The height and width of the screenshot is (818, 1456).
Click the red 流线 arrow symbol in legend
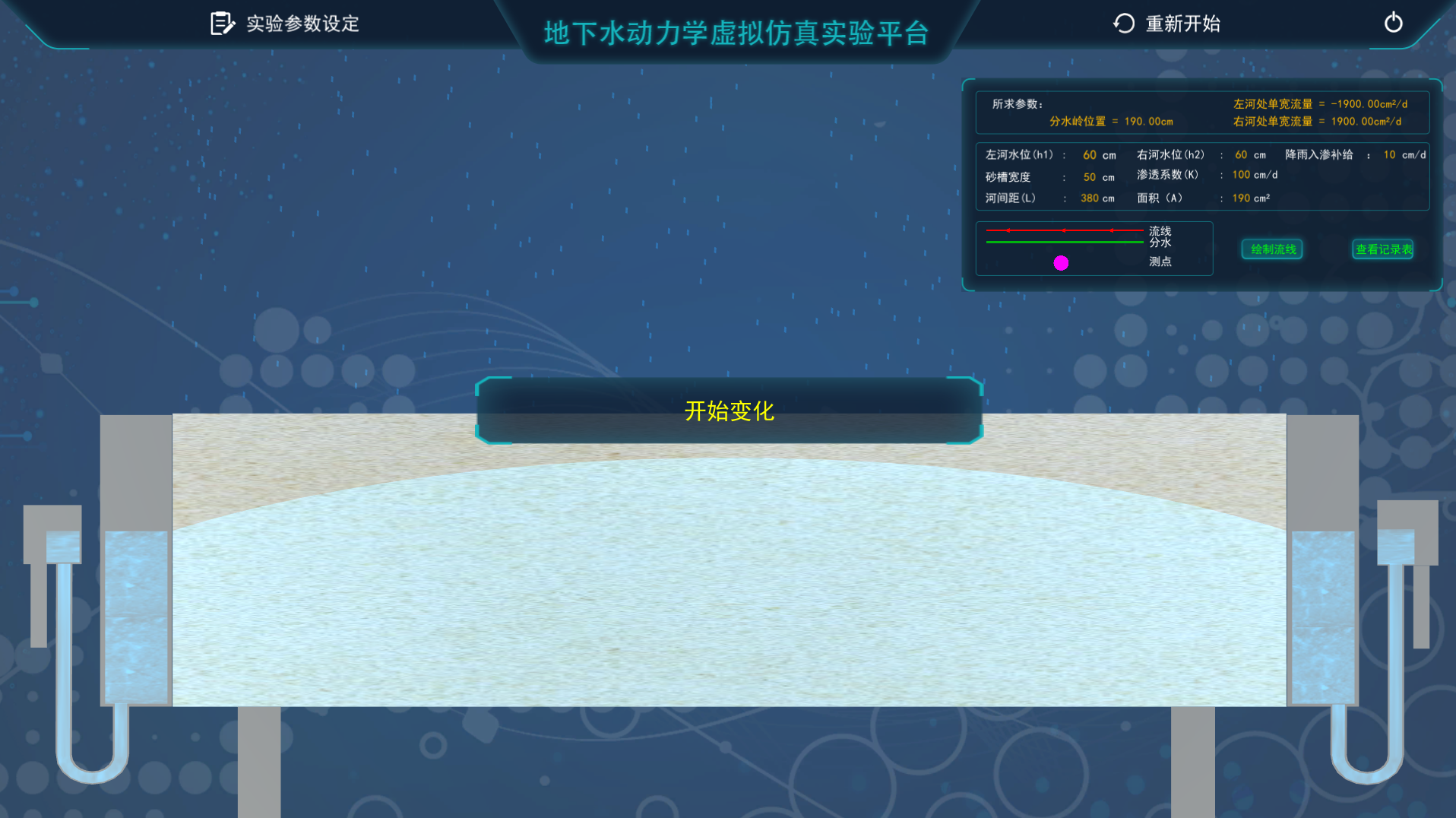tap(1063, 229)
